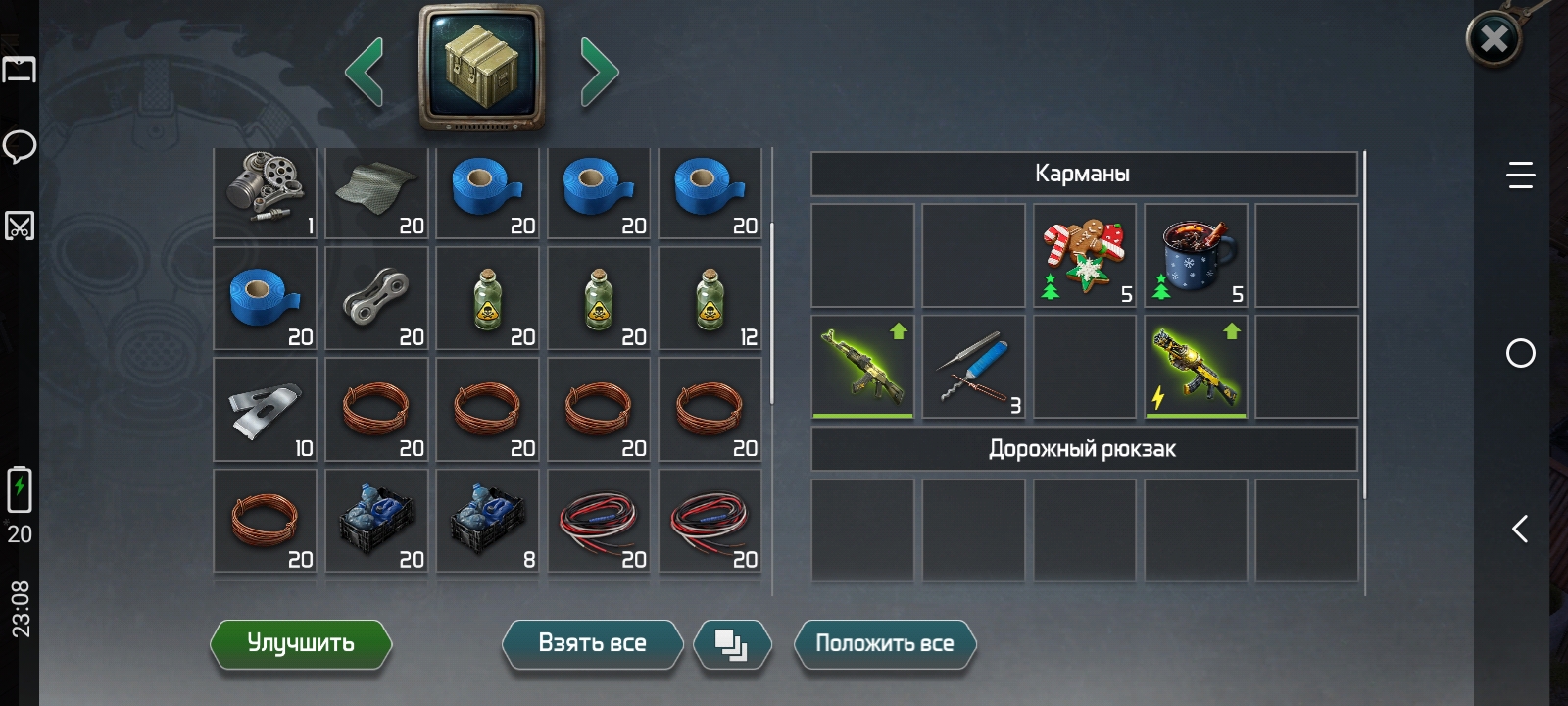
Task: Select the engine parts slot
Action: tap(266, 192)
